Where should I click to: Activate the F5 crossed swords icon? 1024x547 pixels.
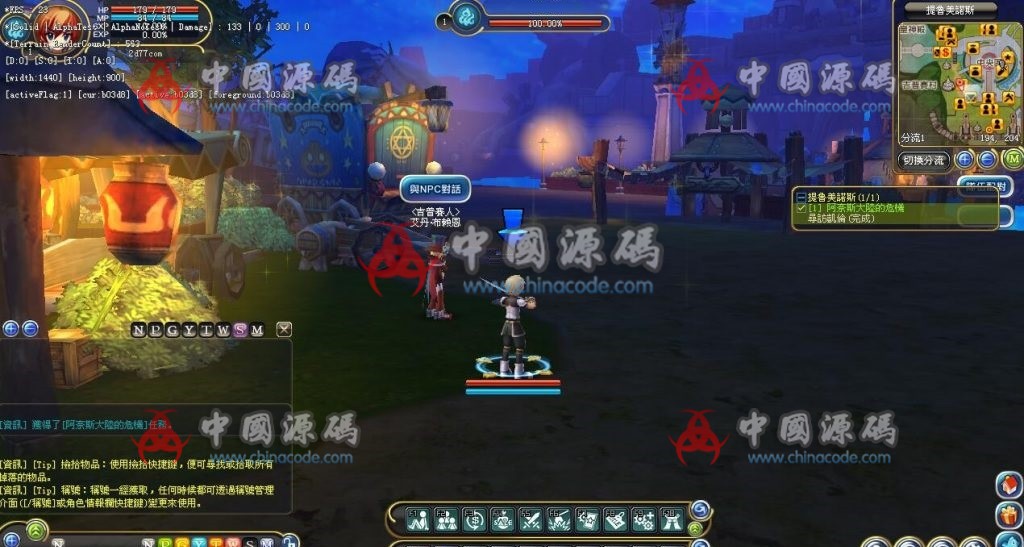tap(531, 519)
